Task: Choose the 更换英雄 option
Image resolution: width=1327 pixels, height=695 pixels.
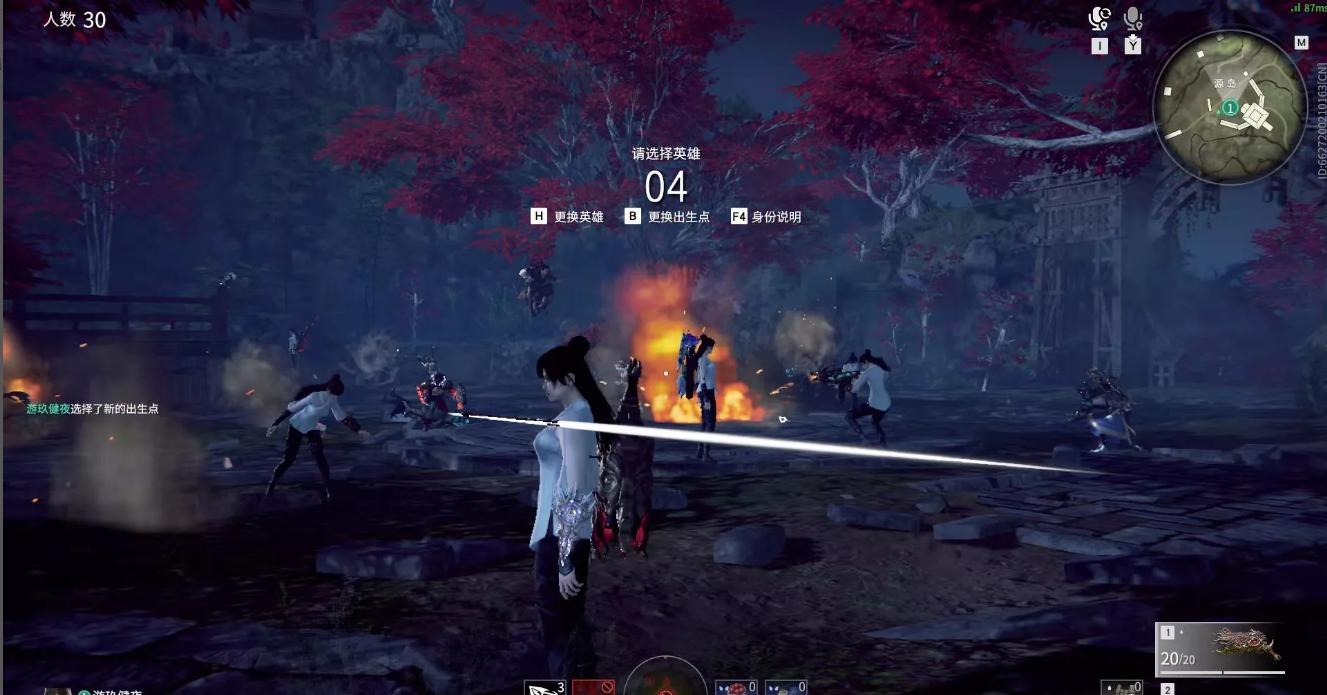Action: tap(567, 216)
